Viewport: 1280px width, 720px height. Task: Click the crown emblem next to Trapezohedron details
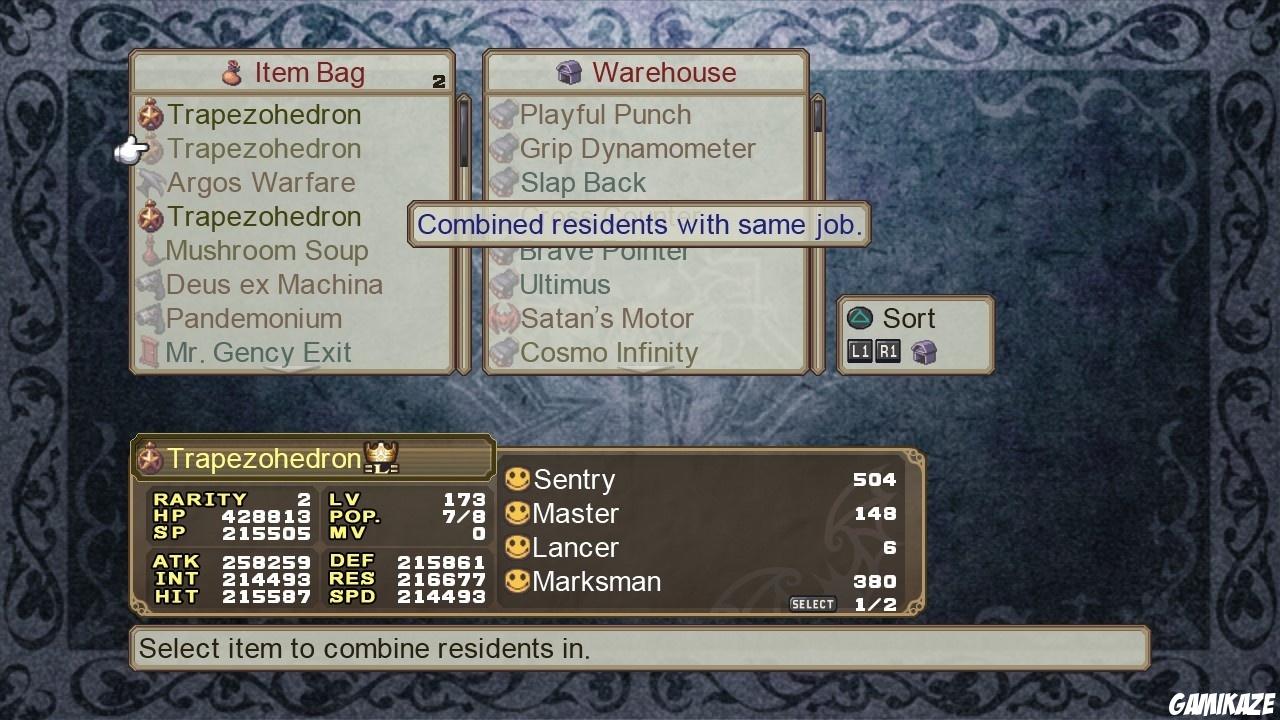point(380,457)
